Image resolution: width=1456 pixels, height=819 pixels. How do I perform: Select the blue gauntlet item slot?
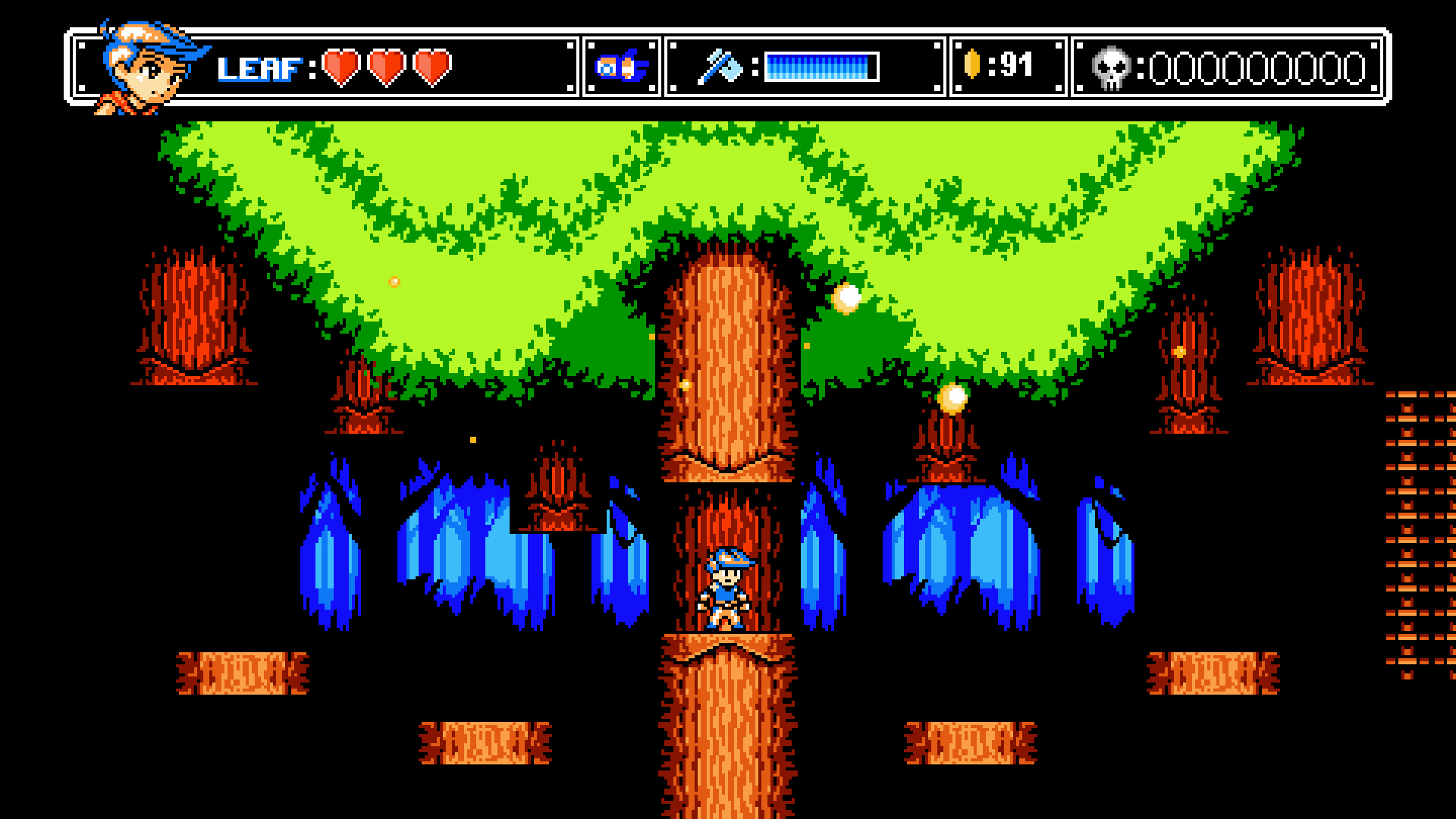(x=623, y=67)
